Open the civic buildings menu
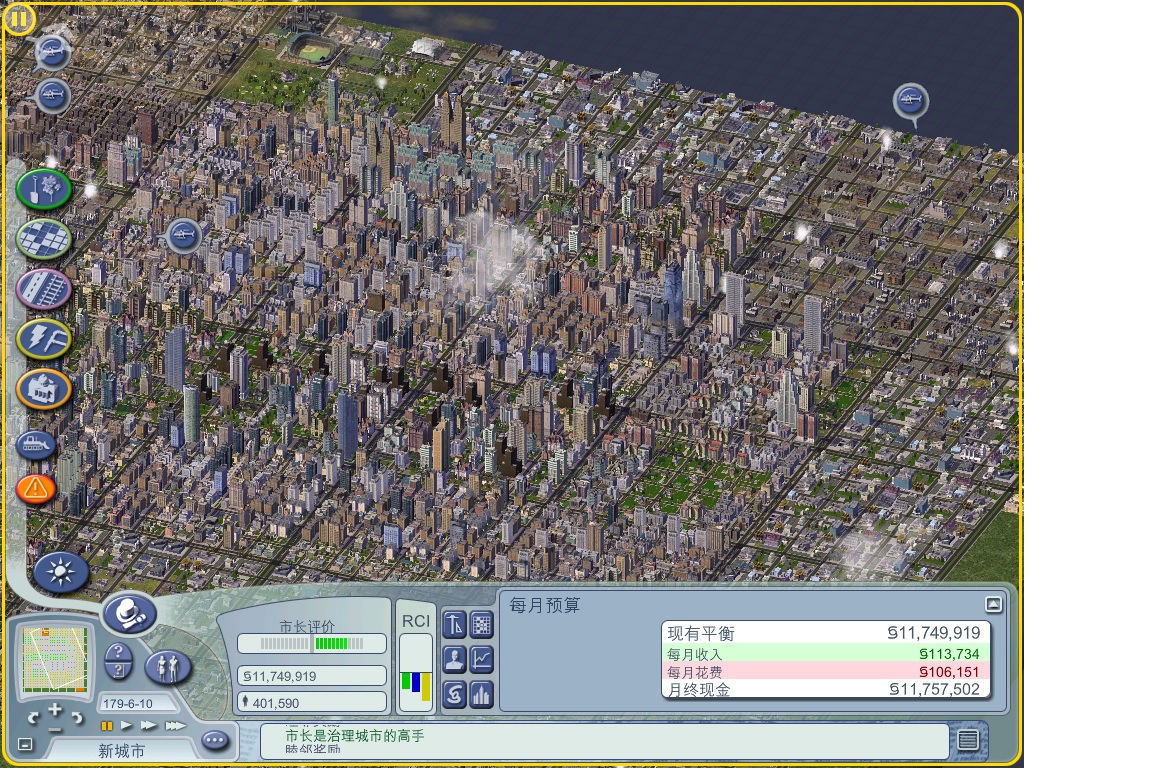The width and height of the screenshot is (1152, 768). tap(44, 388)
